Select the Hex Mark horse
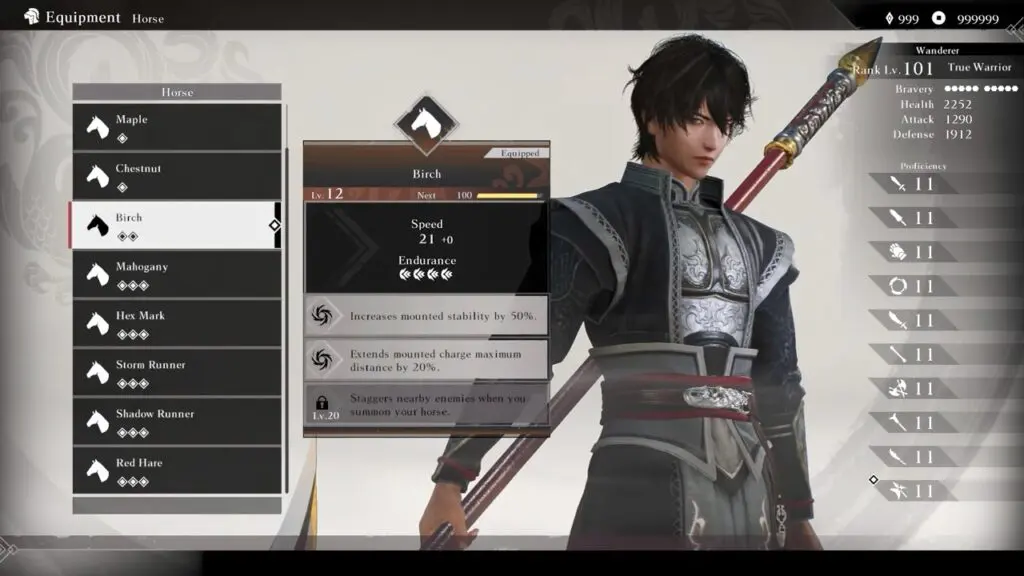Image resolution: width=1024 pixels, height=576 pixels. point(176,323)
